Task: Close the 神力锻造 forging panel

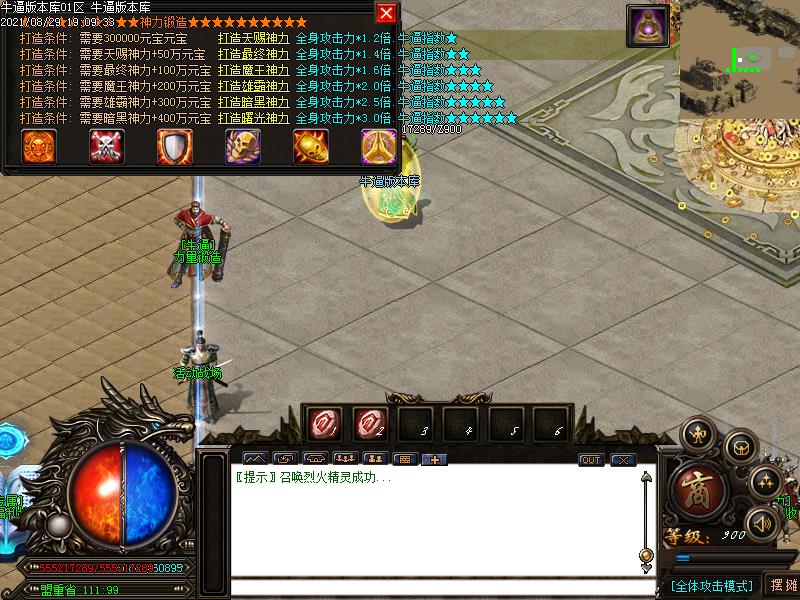Action: [386, 13]
